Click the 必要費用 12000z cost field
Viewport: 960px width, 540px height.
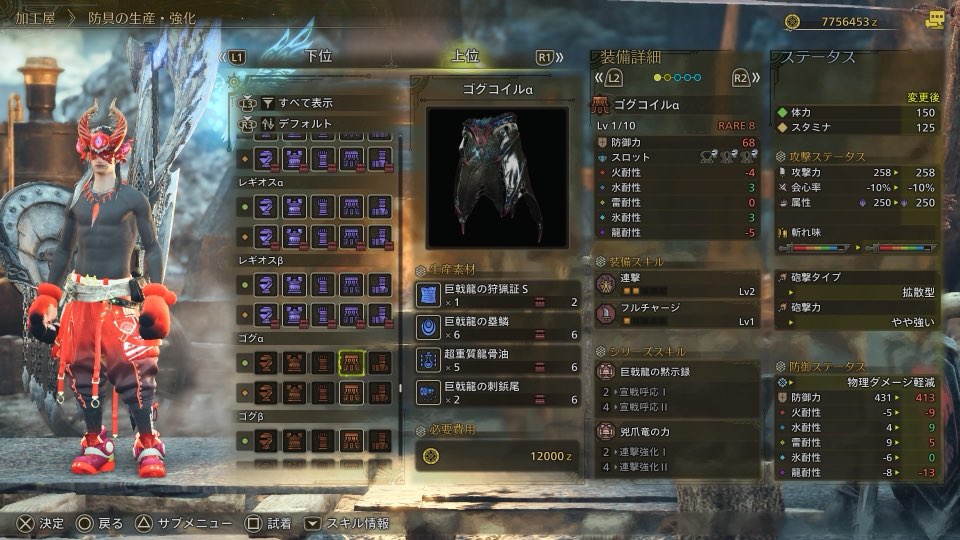coord(498,455)
